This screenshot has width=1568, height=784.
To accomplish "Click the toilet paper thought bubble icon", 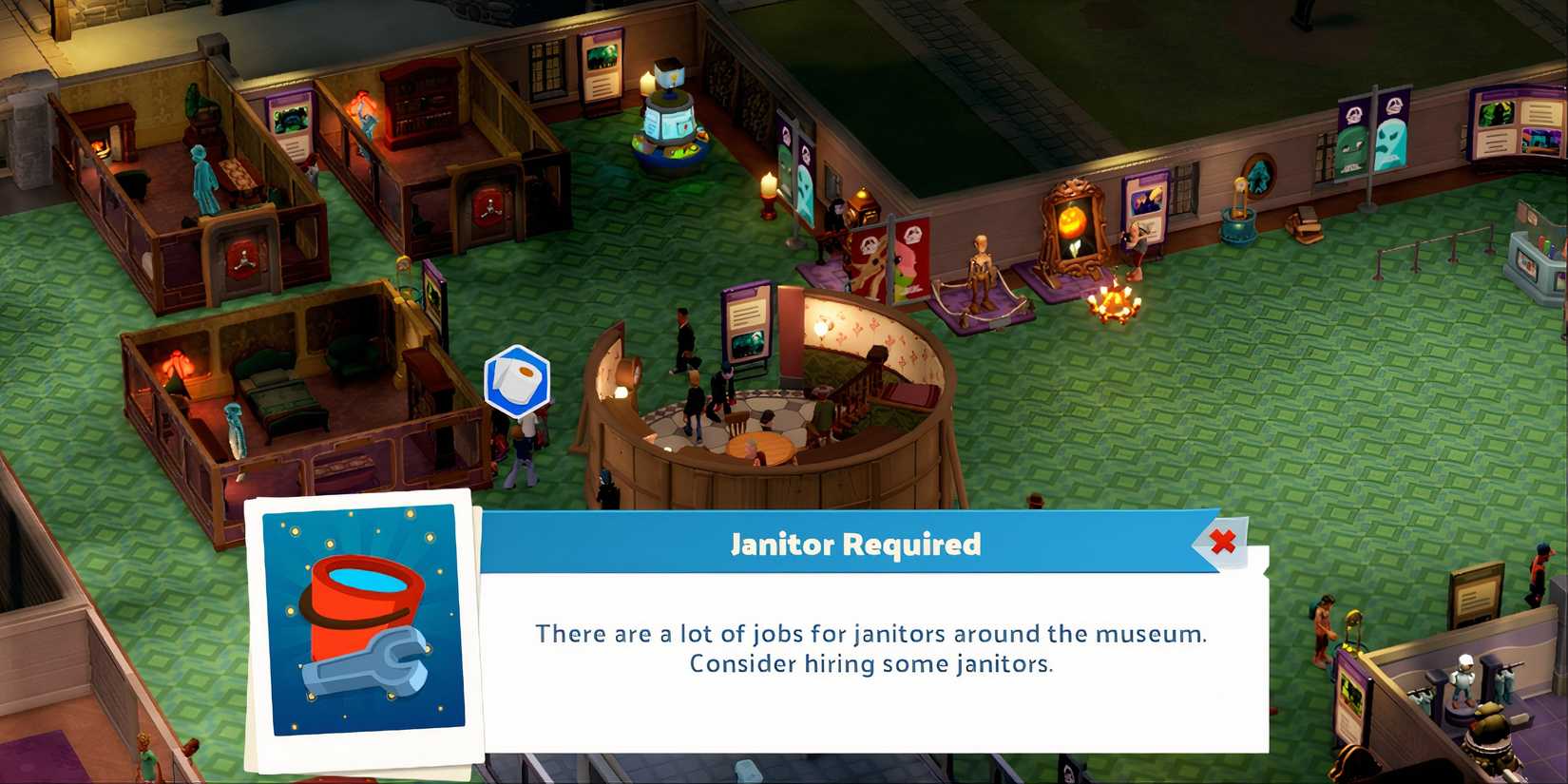I will pyautogui.click(x=516, y=380).
